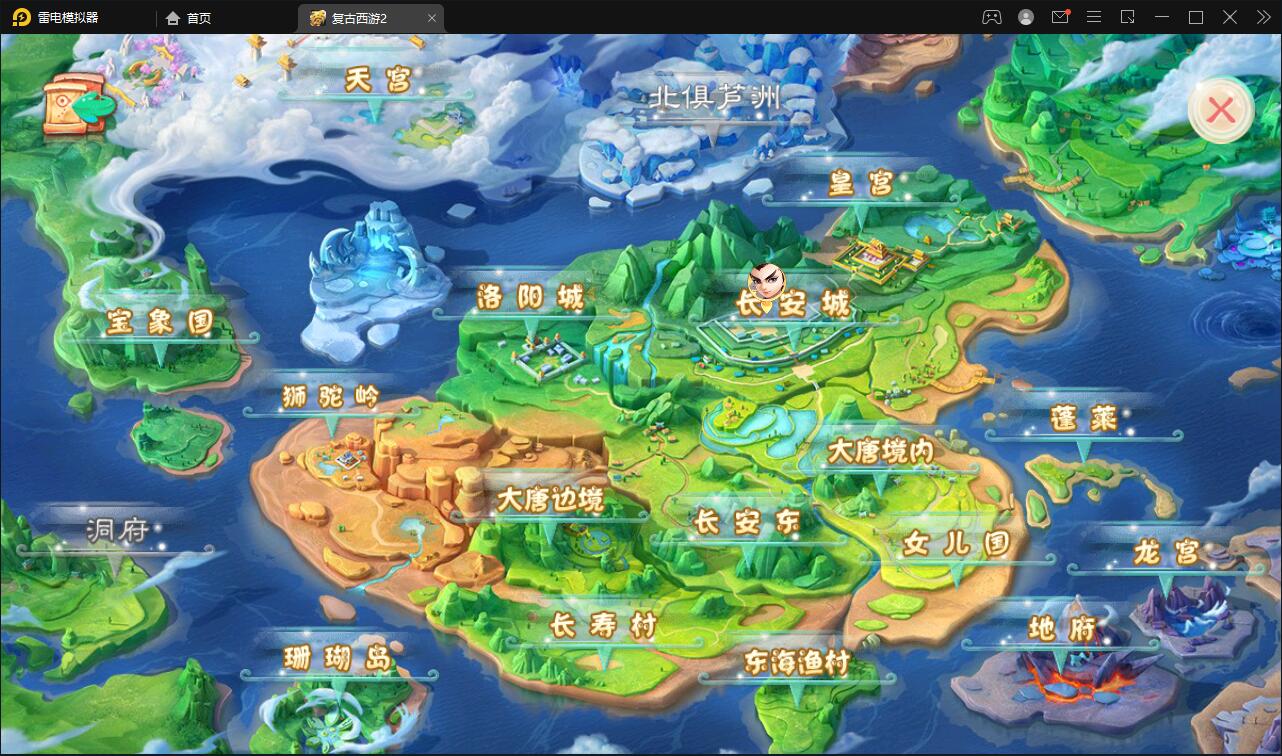Pick 狮驼岭 as destination

[x=330, y=397]
